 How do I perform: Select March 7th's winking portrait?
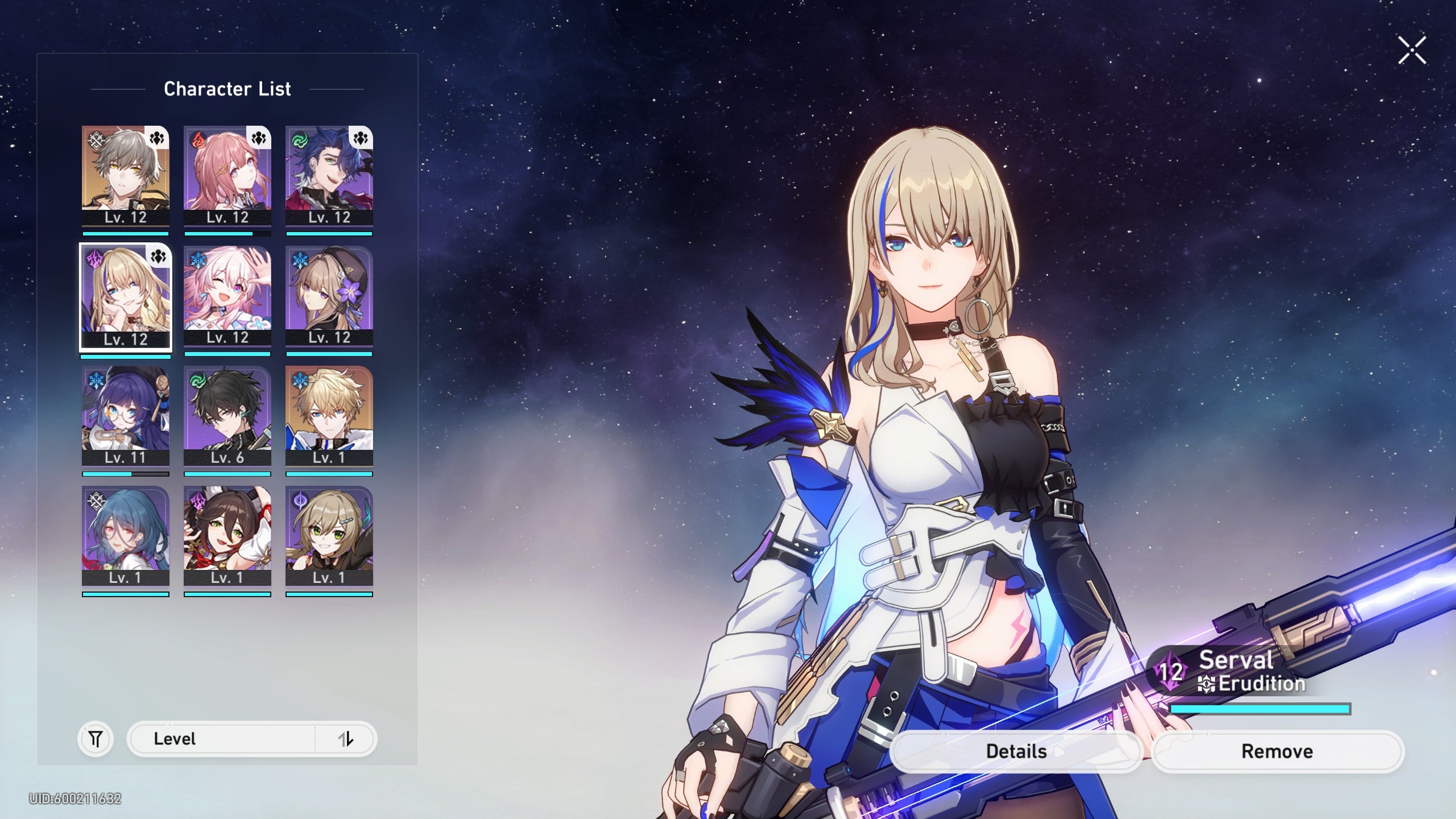(227, 296)
